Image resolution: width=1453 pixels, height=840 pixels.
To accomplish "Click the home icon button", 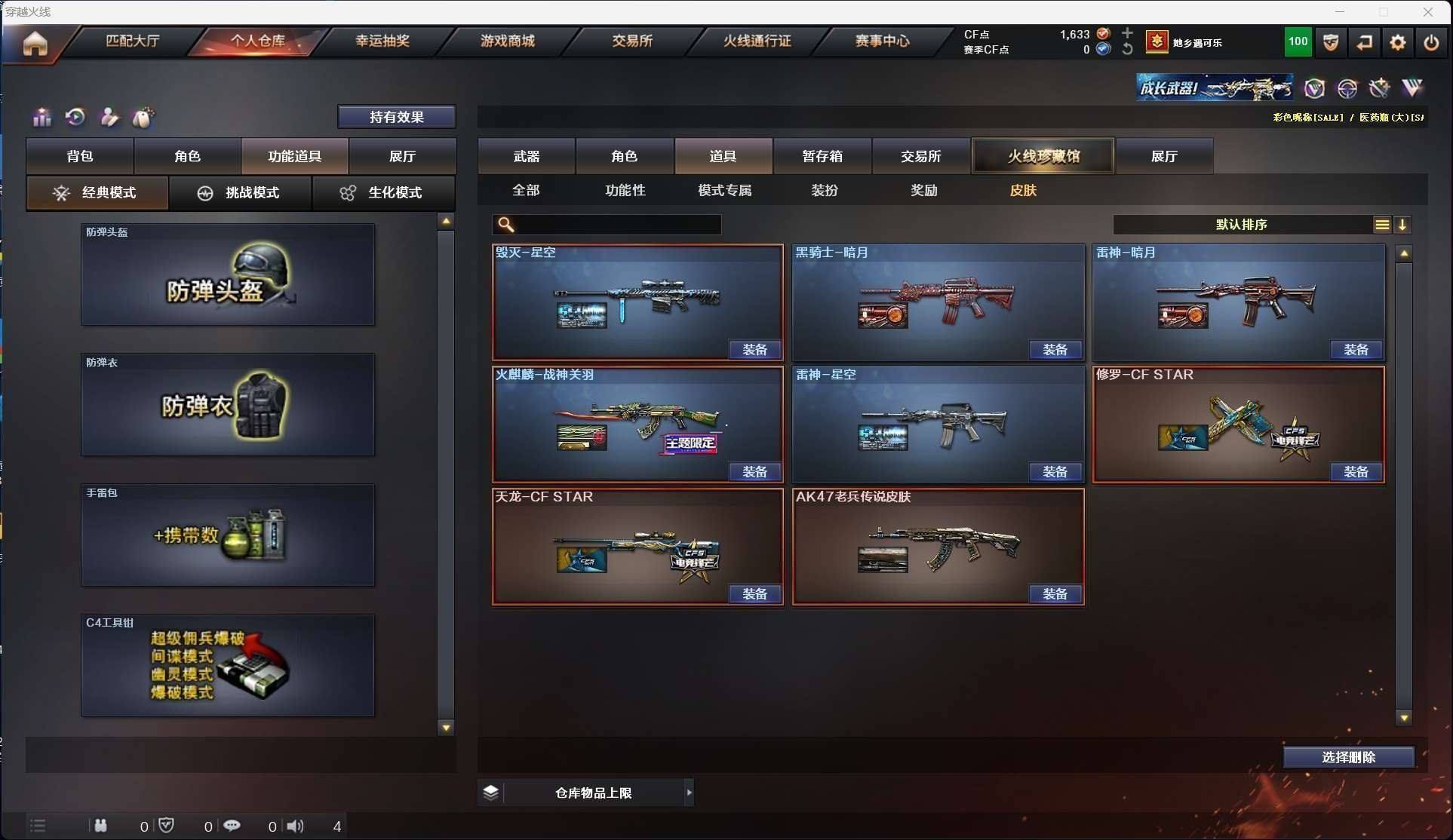I will tap(35, 44).
